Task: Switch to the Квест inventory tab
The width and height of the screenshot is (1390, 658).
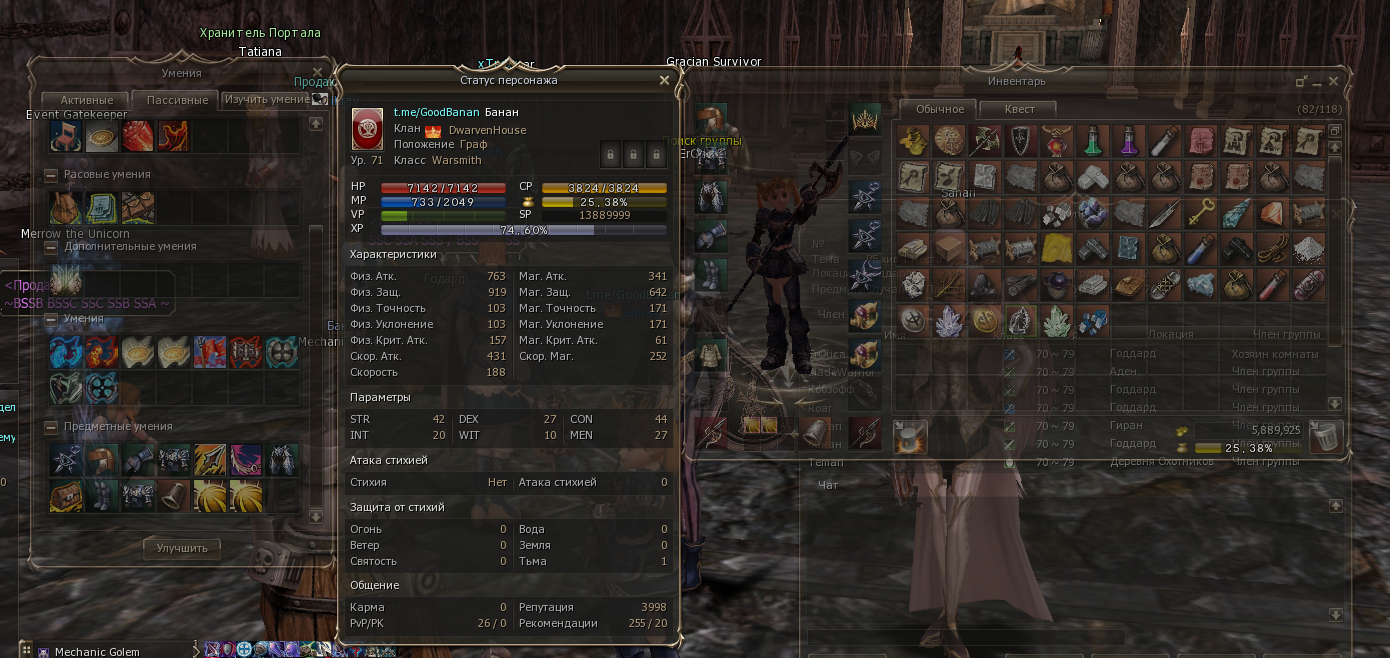Action: pos(1019,109)
